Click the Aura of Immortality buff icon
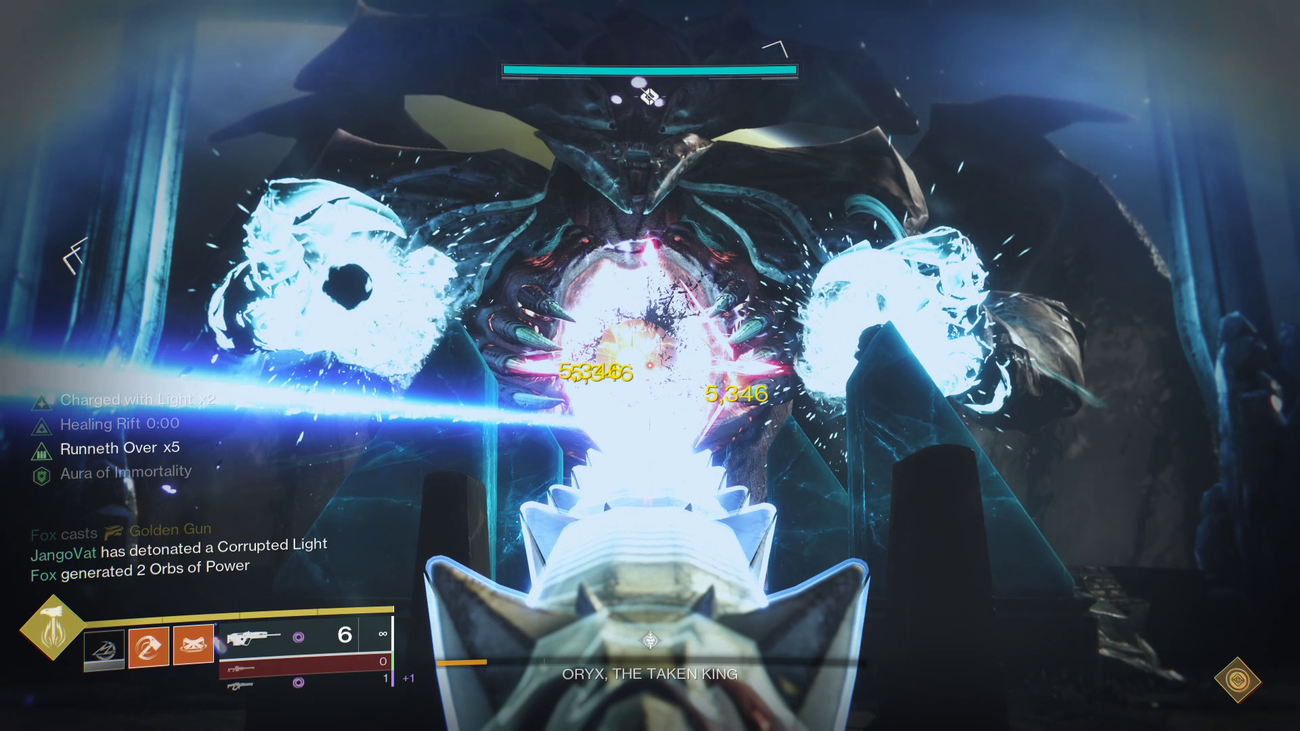This screenshot has height=731, width=1300. (42, 474)
